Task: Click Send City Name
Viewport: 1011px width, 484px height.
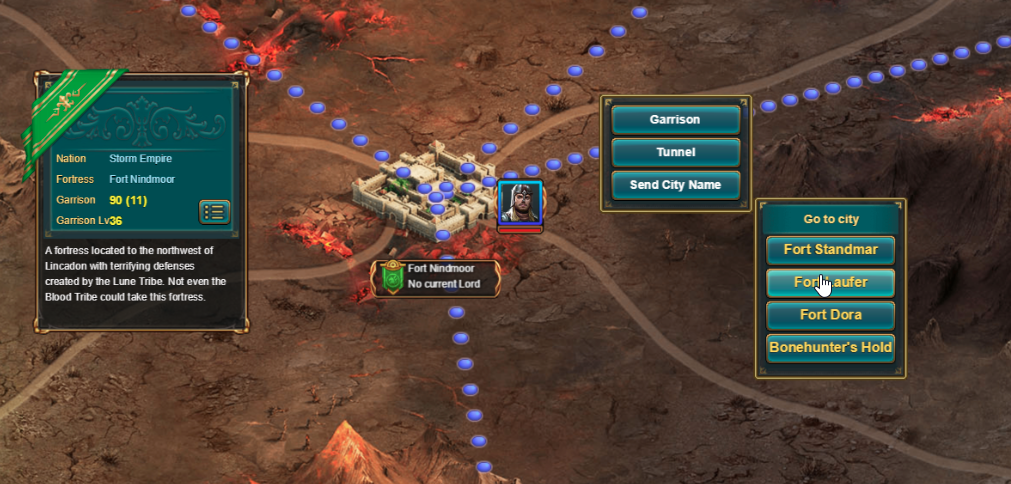Action: (675, 185)
